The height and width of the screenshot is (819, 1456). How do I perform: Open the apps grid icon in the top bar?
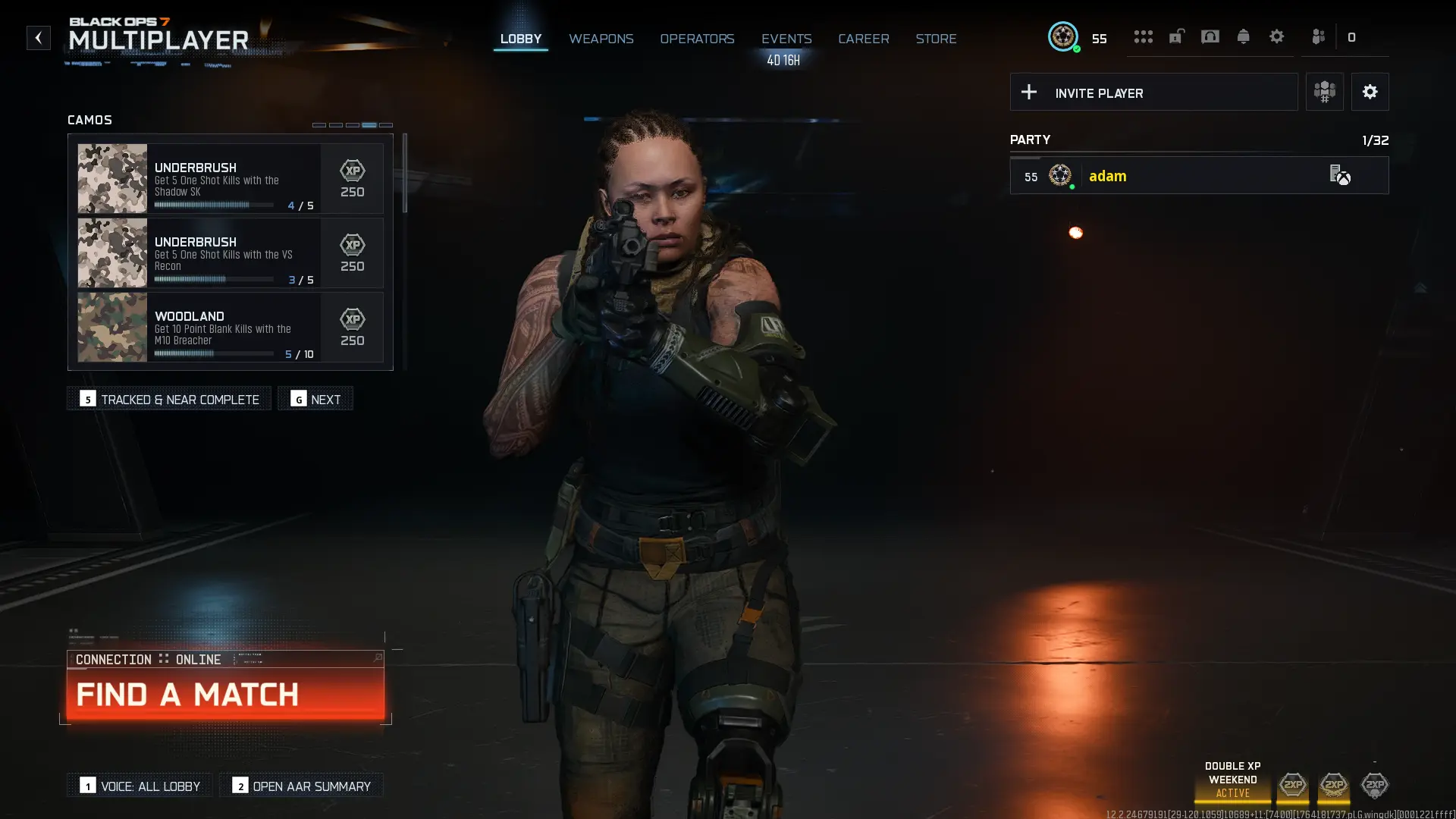pos(1144,36)
